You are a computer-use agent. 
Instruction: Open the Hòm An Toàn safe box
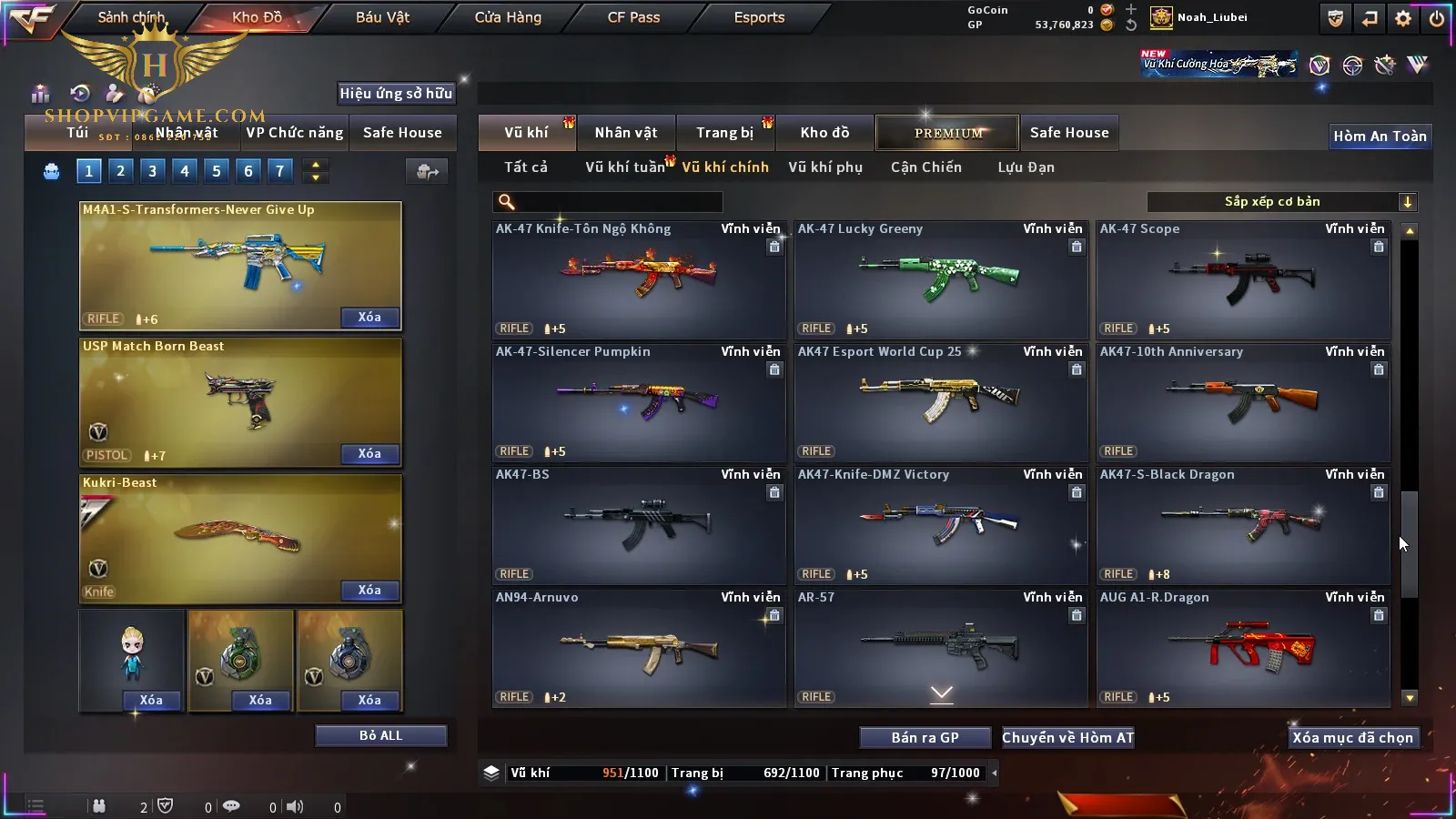coord(1380,136)
